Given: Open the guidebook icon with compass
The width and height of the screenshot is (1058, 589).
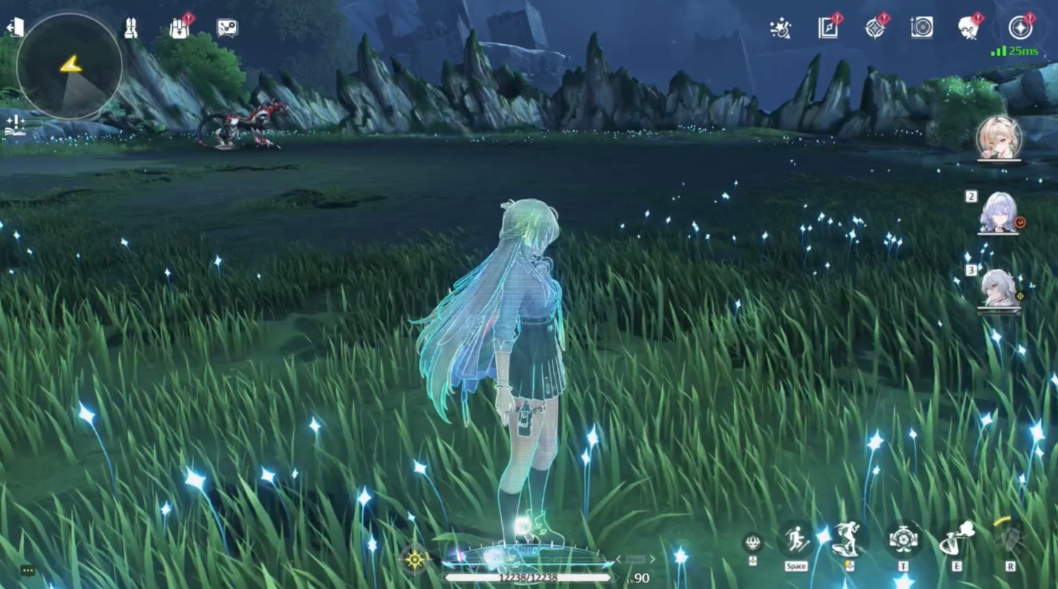Looking at the screenshot, I should pos(829,27).
